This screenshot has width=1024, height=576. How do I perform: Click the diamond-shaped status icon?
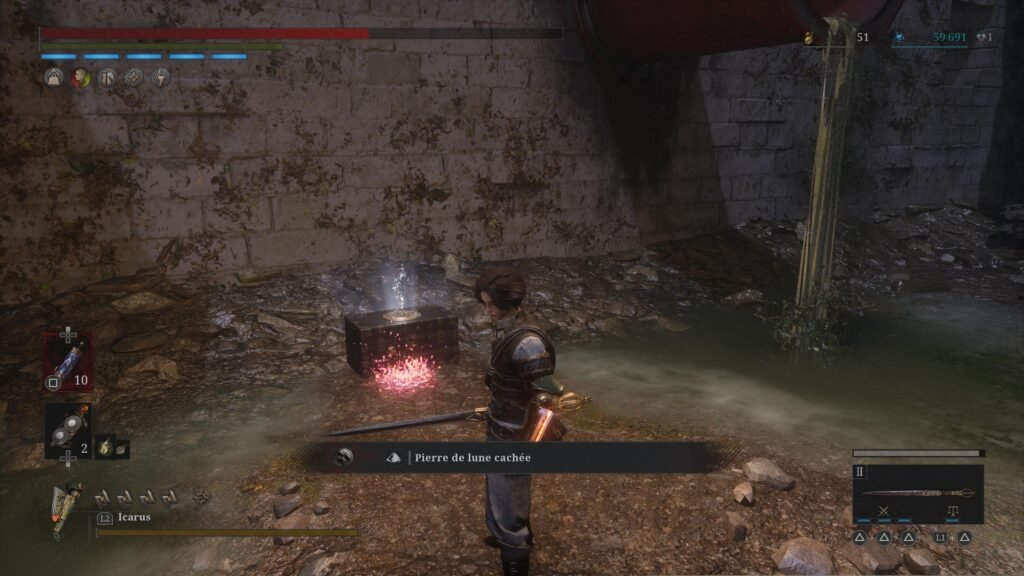[x=134, y=77]
